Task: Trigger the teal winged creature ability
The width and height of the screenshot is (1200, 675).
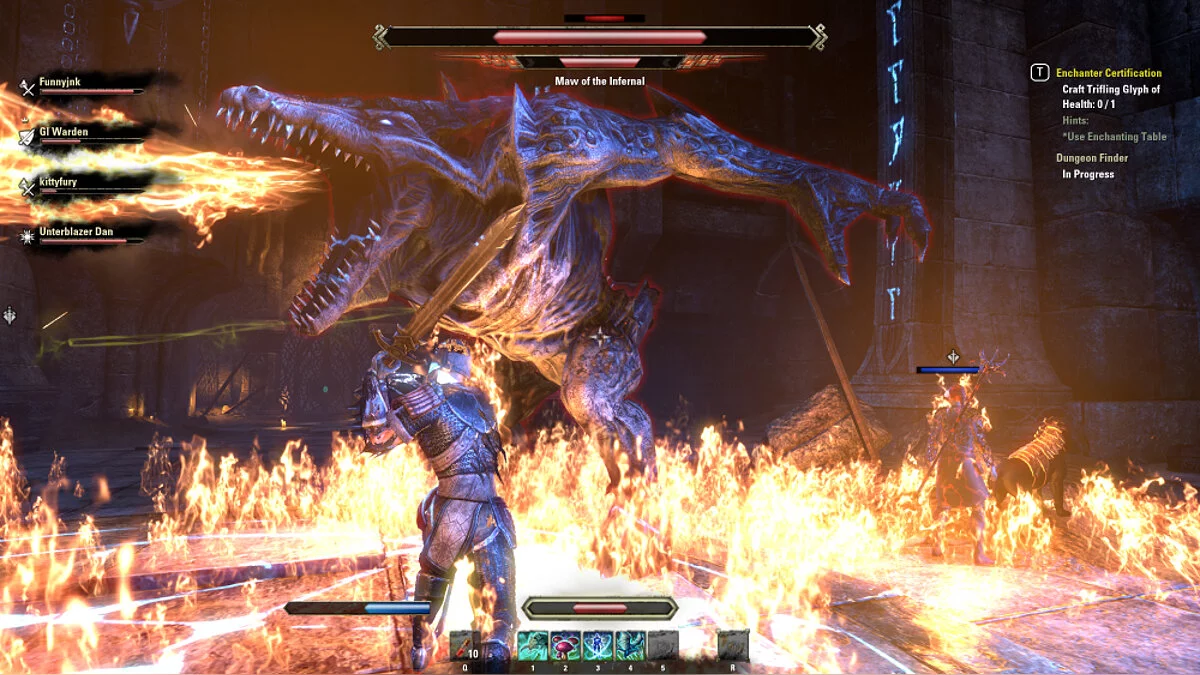Action: pos(630,645)
